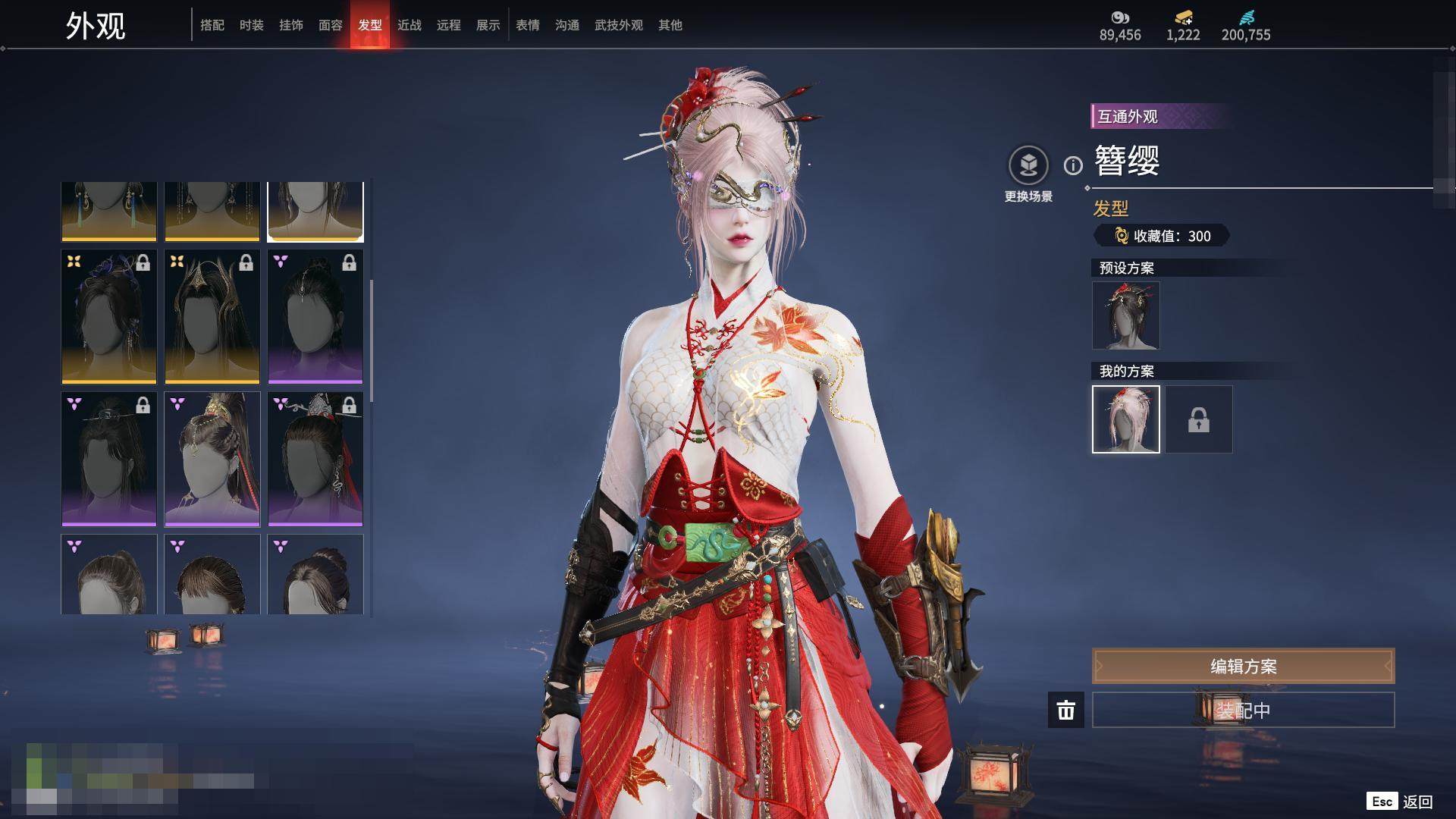Switch to the 其他 tab
Viewport: 1456px width, 819px height.
coord(670,25)
